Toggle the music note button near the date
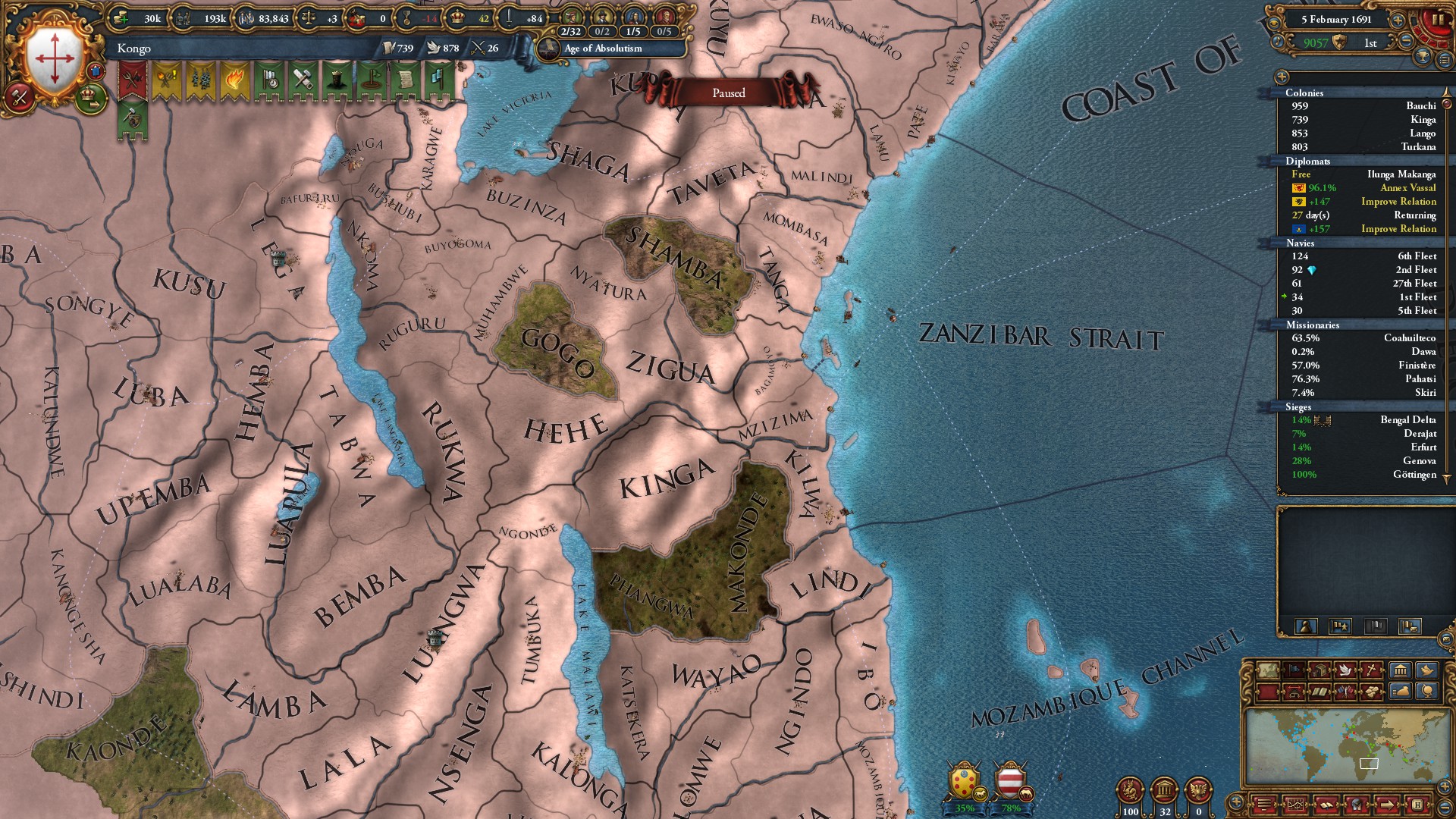Viewport: 1456px width, 819px height. pyautogui.click(x=1277, y=41)
